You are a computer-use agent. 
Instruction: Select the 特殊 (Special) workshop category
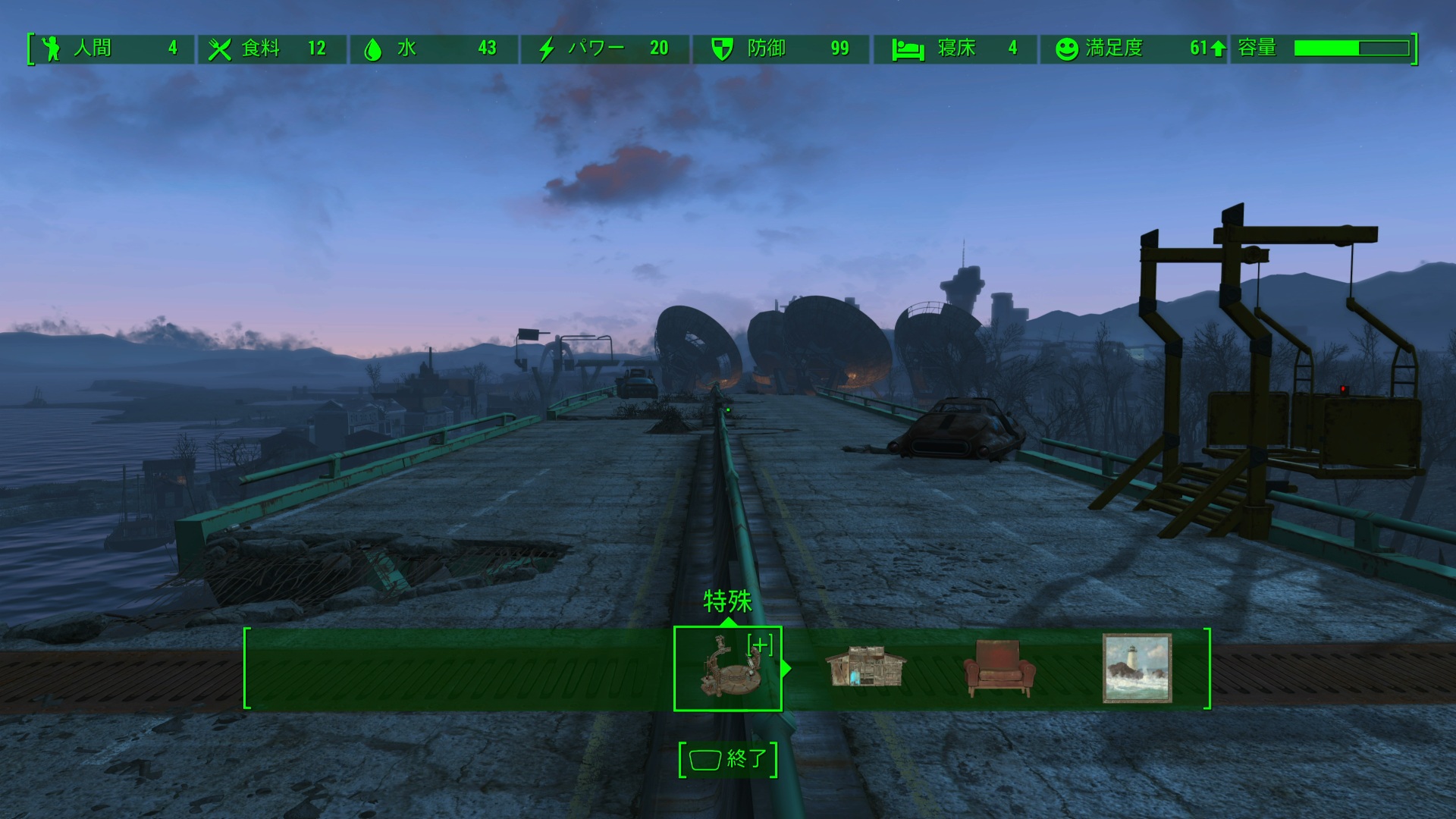point(728,668)
